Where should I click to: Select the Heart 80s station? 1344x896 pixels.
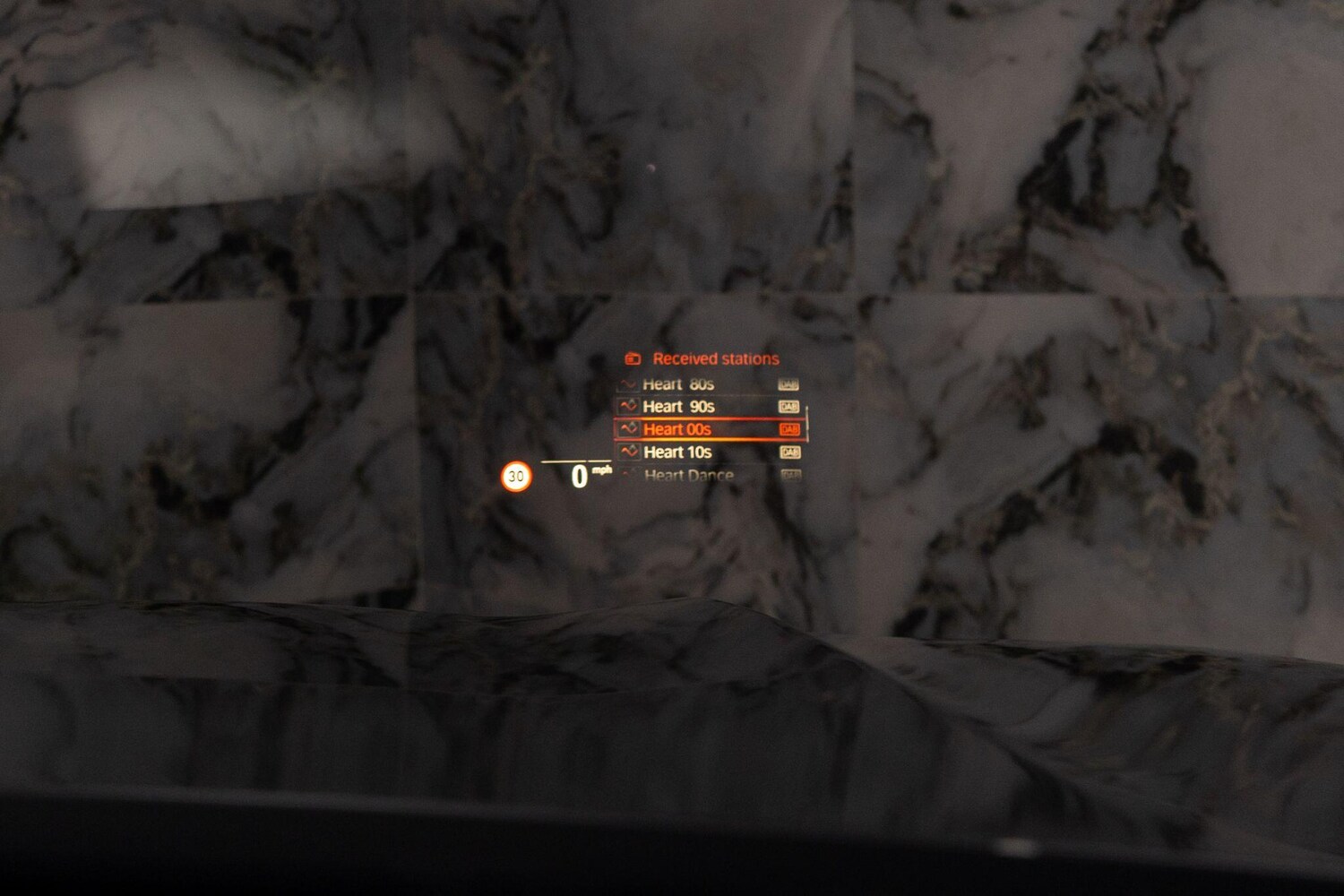click(x=678, y=384)
